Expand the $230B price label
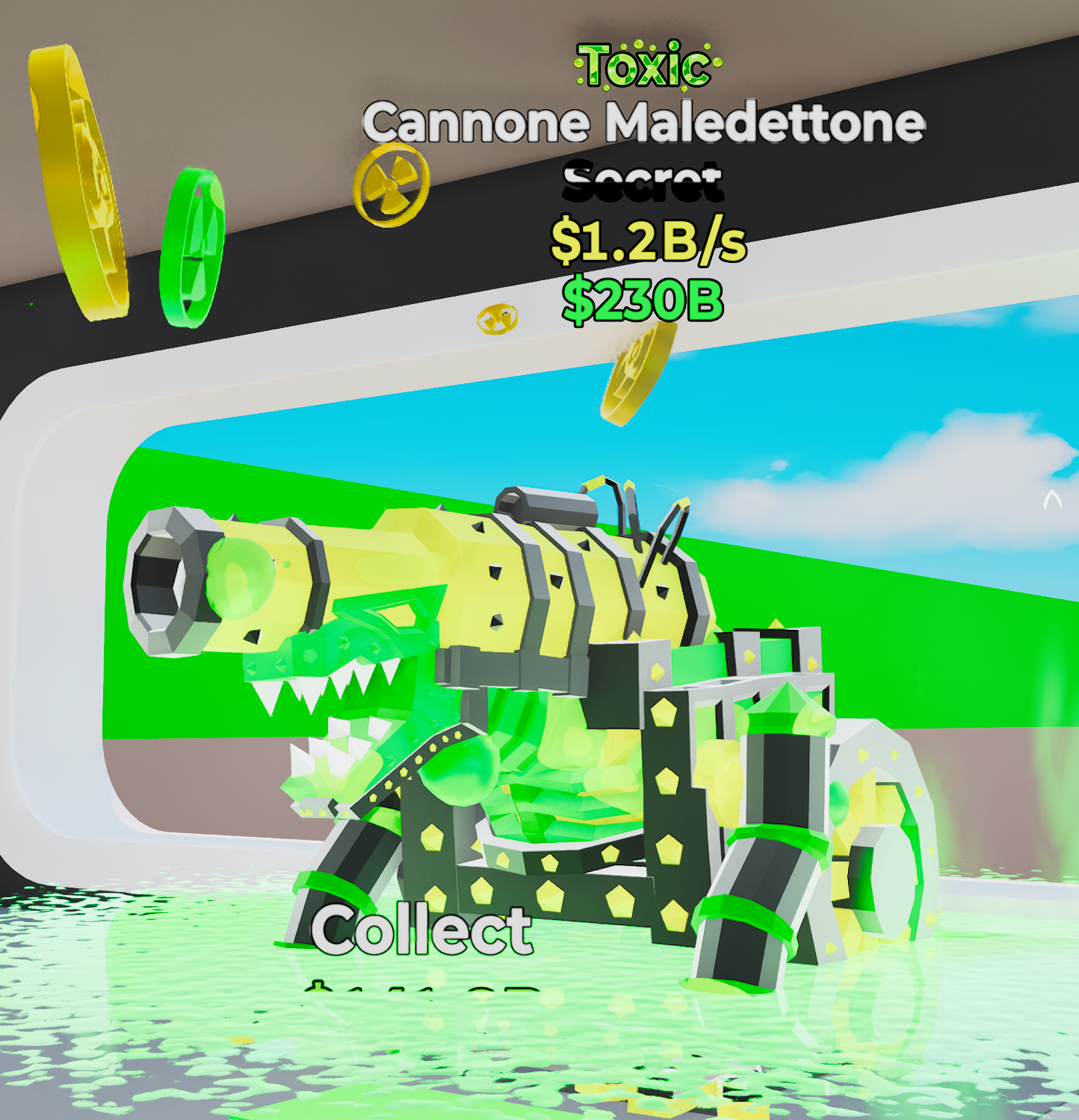1079x1120 pixels. click(x=644, y=301)
